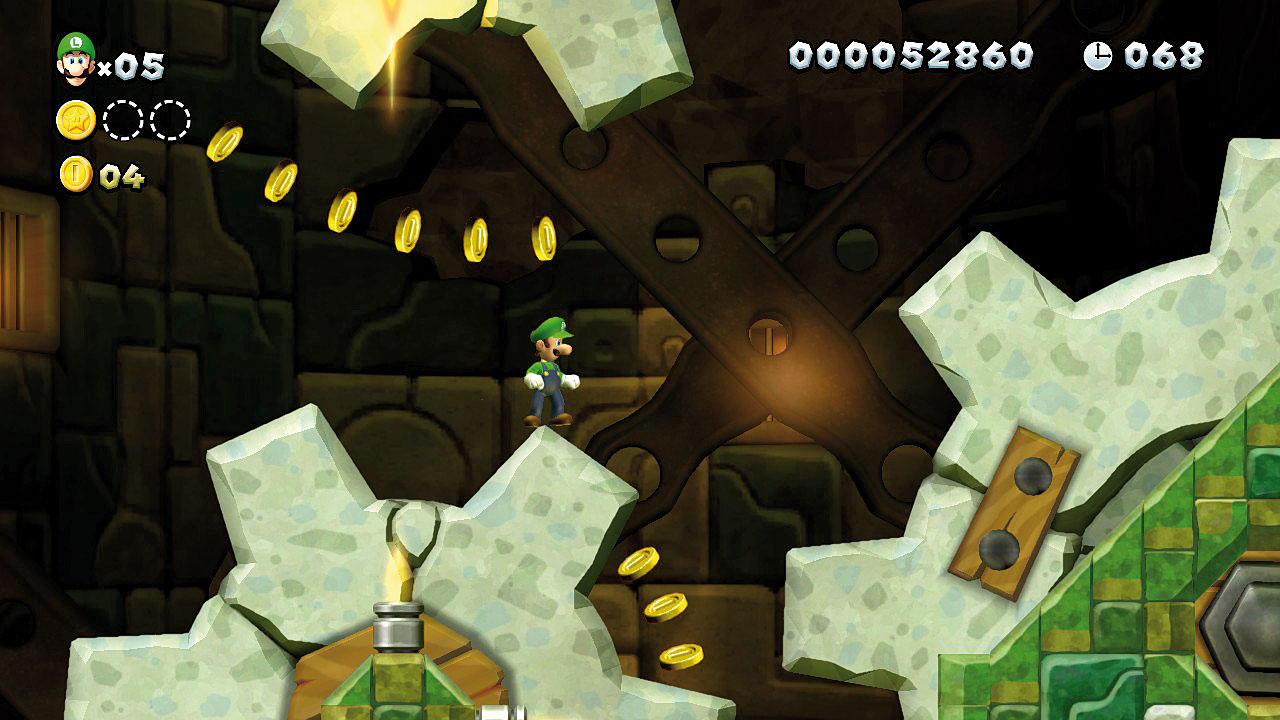Viewport: 1280px width, 720px height.
Task: Click the gold coin counter icon
Action: (x=76, y=175)
